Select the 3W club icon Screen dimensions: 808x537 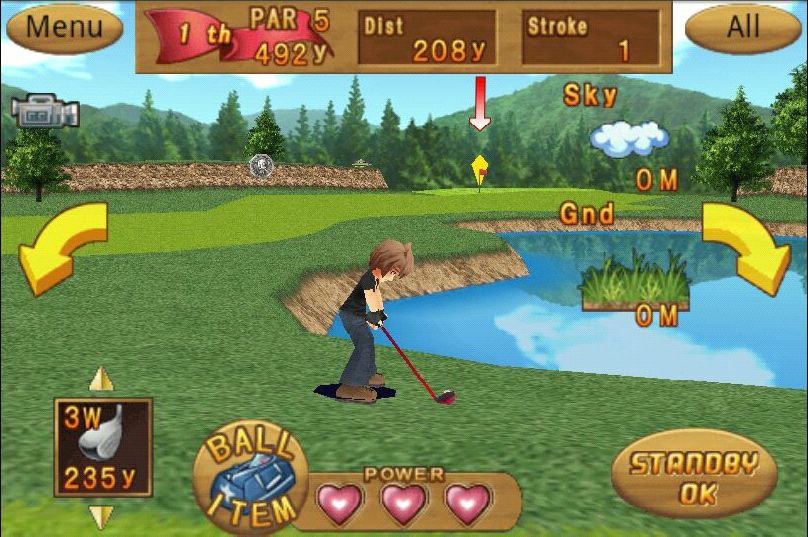pos(103,447)
